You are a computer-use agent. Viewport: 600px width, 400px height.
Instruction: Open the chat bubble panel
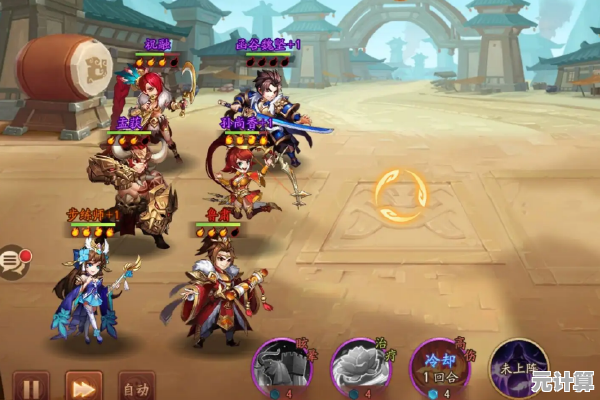[13, 262]
